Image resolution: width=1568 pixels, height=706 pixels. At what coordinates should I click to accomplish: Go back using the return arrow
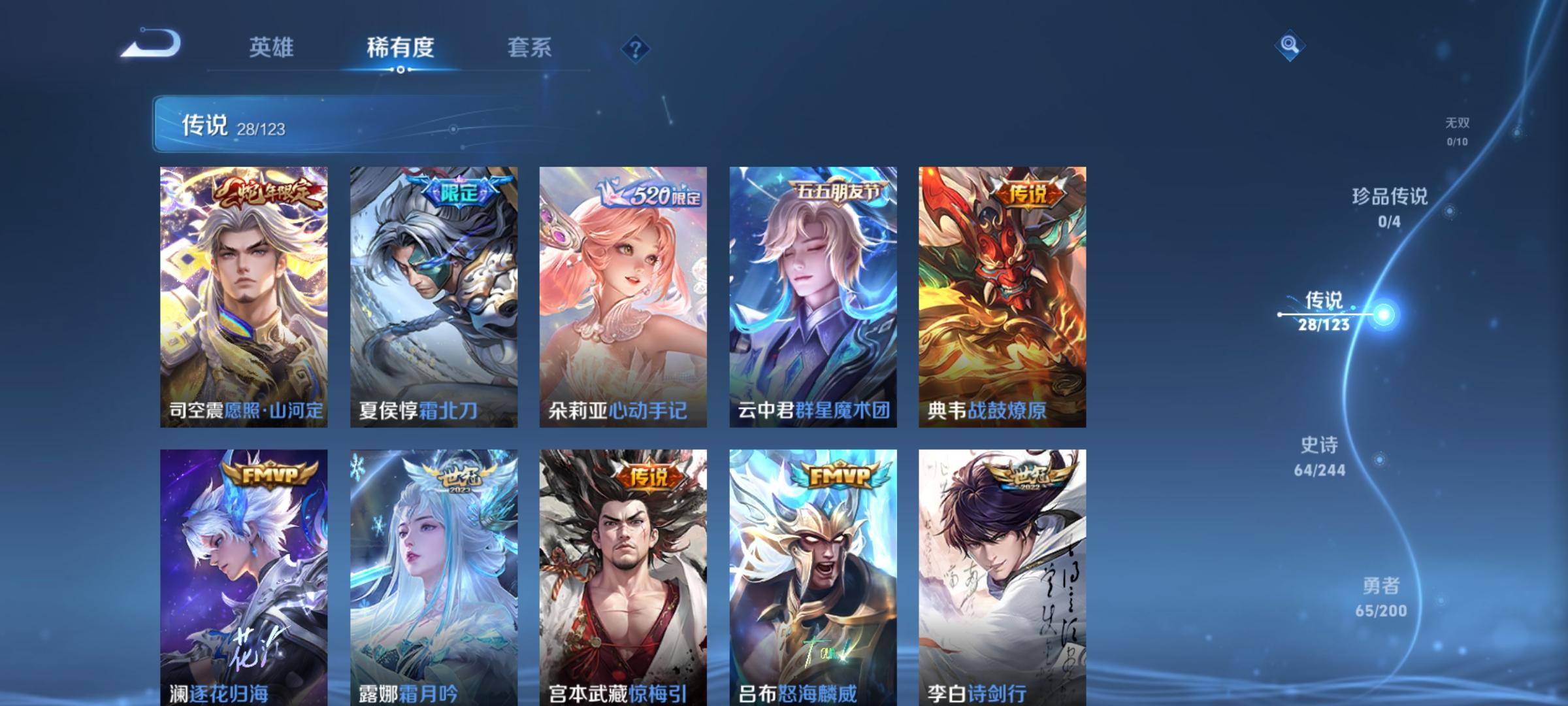point(152,44)
